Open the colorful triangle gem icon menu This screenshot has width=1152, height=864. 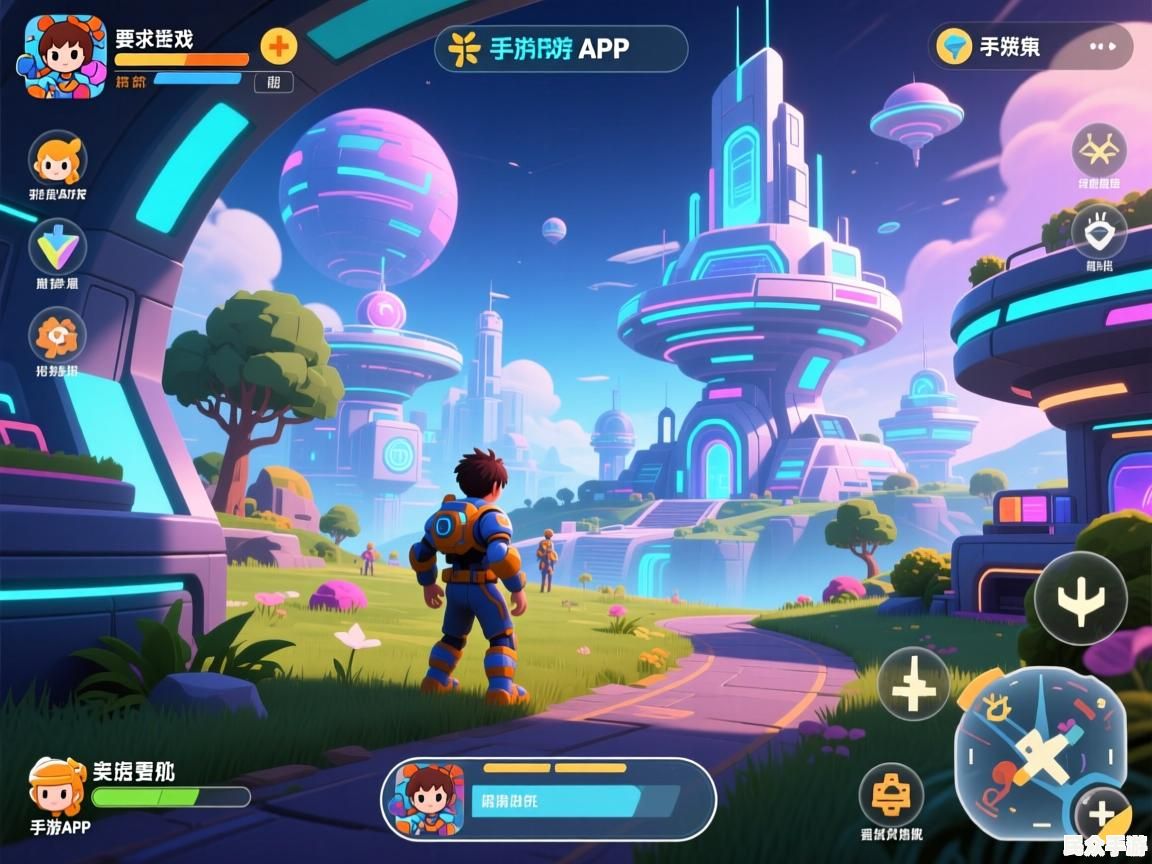[x=58, y=246]
